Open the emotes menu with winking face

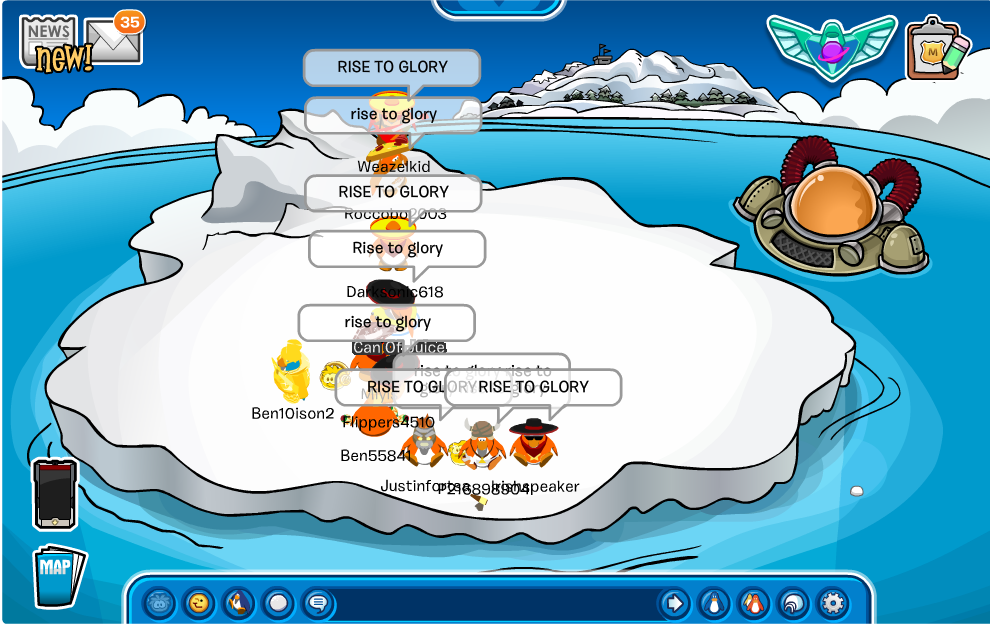point(199,603)
